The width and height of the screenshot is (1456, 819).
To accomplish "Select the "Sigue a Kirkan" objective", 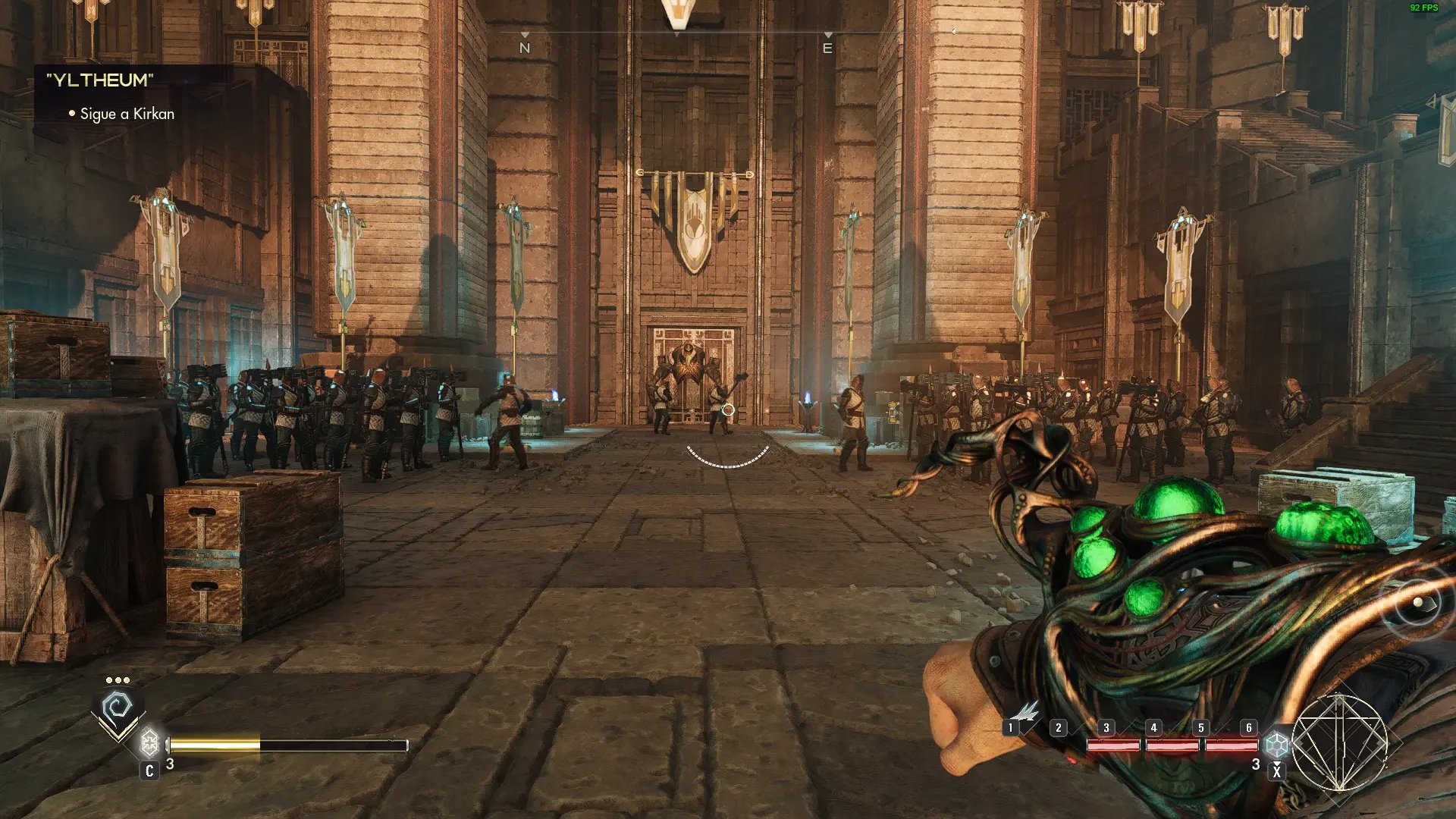I will (127, 115).
